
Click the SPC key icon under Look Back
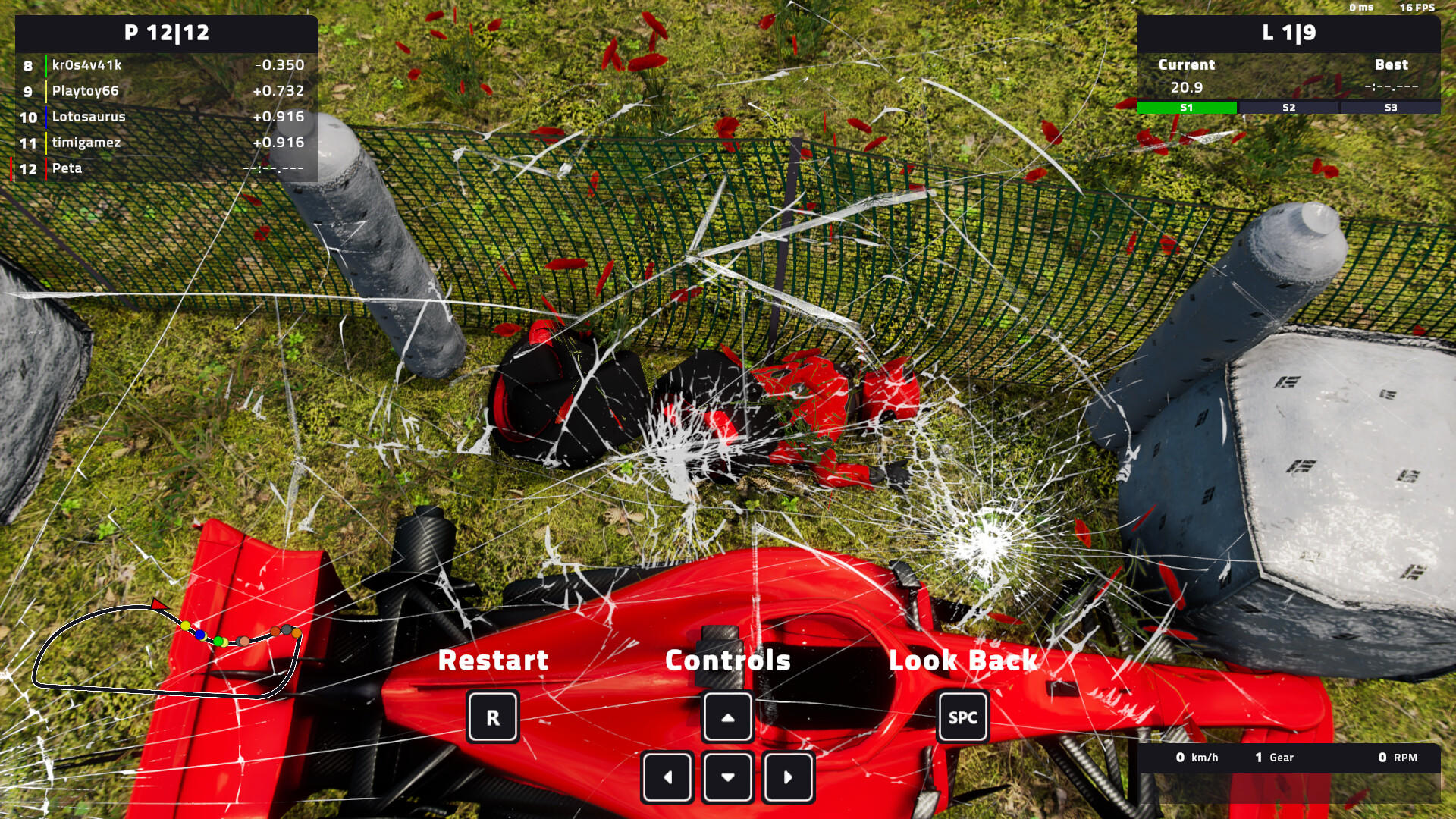(x=962, y=716)
